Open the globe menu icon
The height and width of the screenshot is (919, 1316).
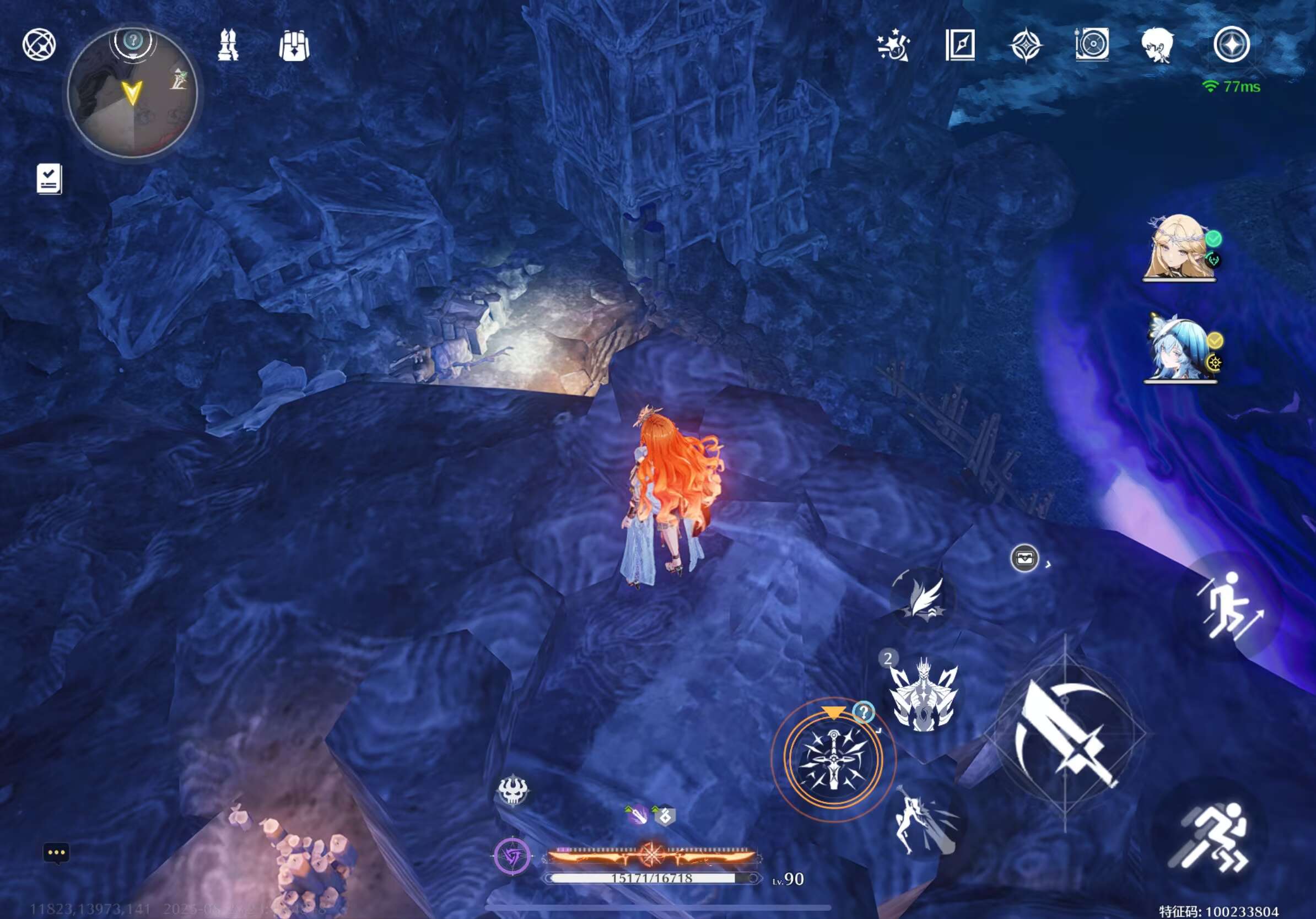[x=39, y=45]
